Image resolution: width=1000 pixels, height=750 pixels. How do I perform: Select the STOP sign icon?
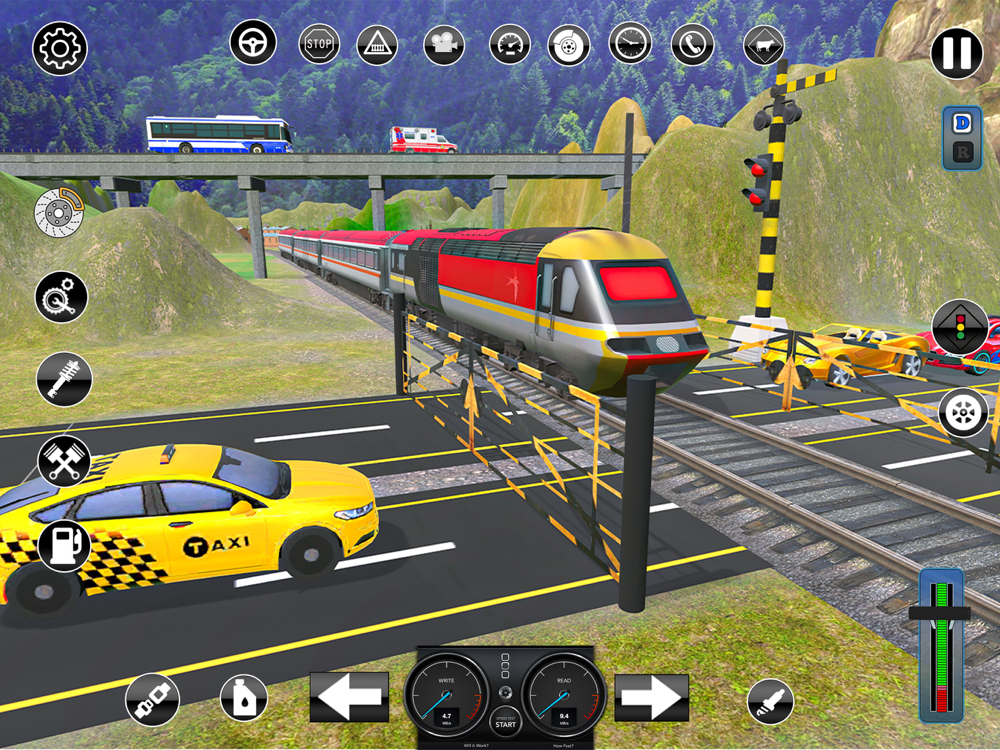click(319, 44)
